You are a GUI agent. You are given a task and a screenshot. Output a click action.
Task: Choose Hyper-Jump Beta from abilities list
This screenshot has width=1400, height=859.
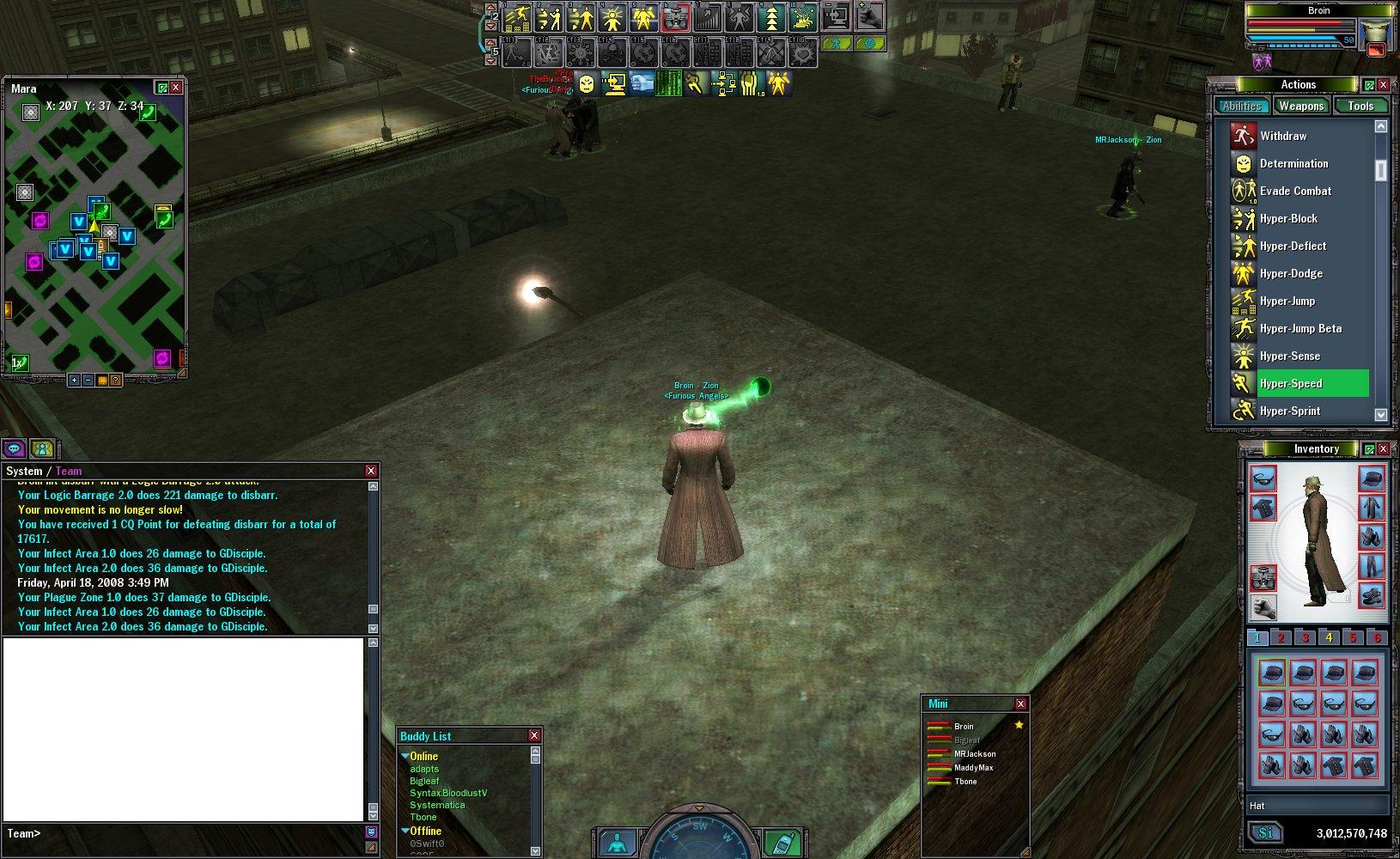tap(1300, 328)
